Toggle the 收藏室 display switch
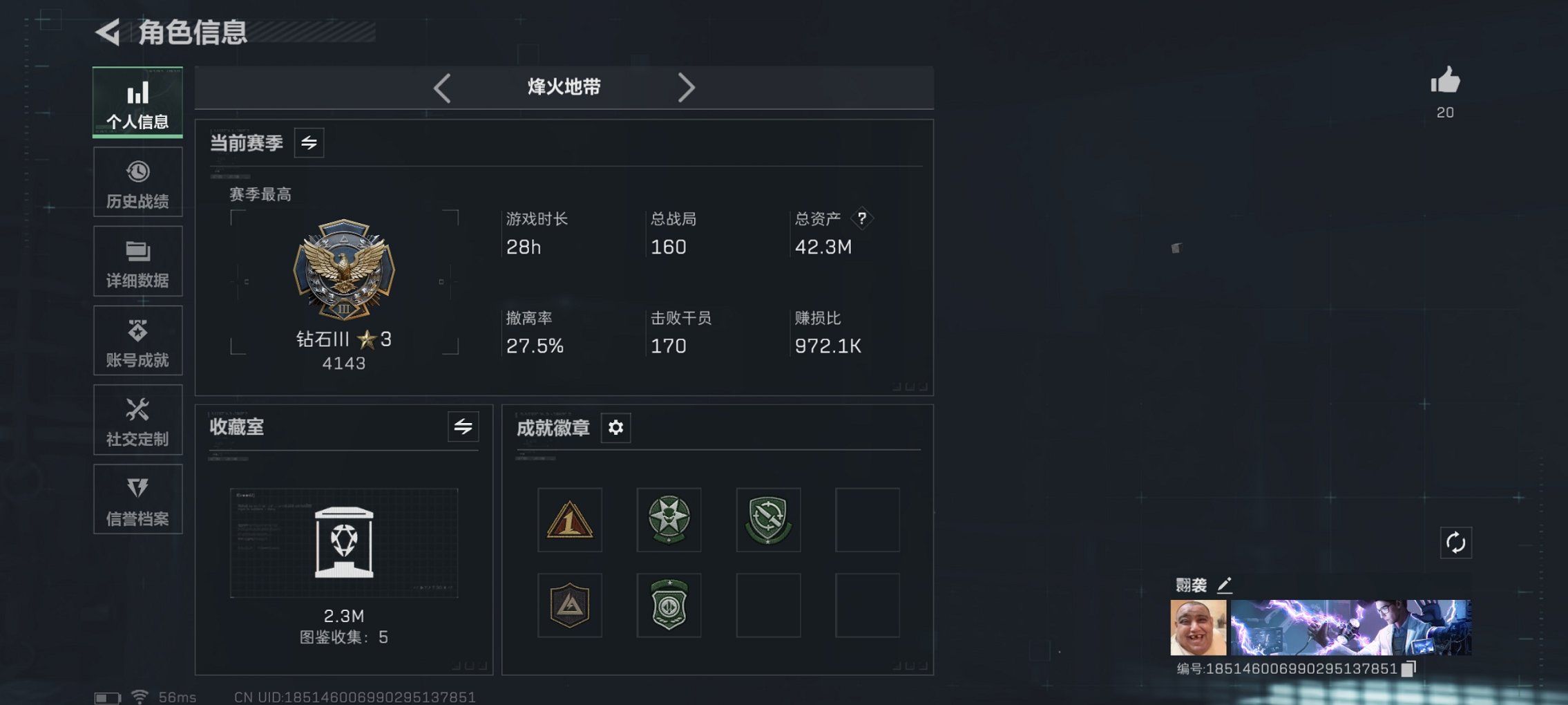Image resolution: width=1568 pixels, height=705 pixels. click(463, 427)
